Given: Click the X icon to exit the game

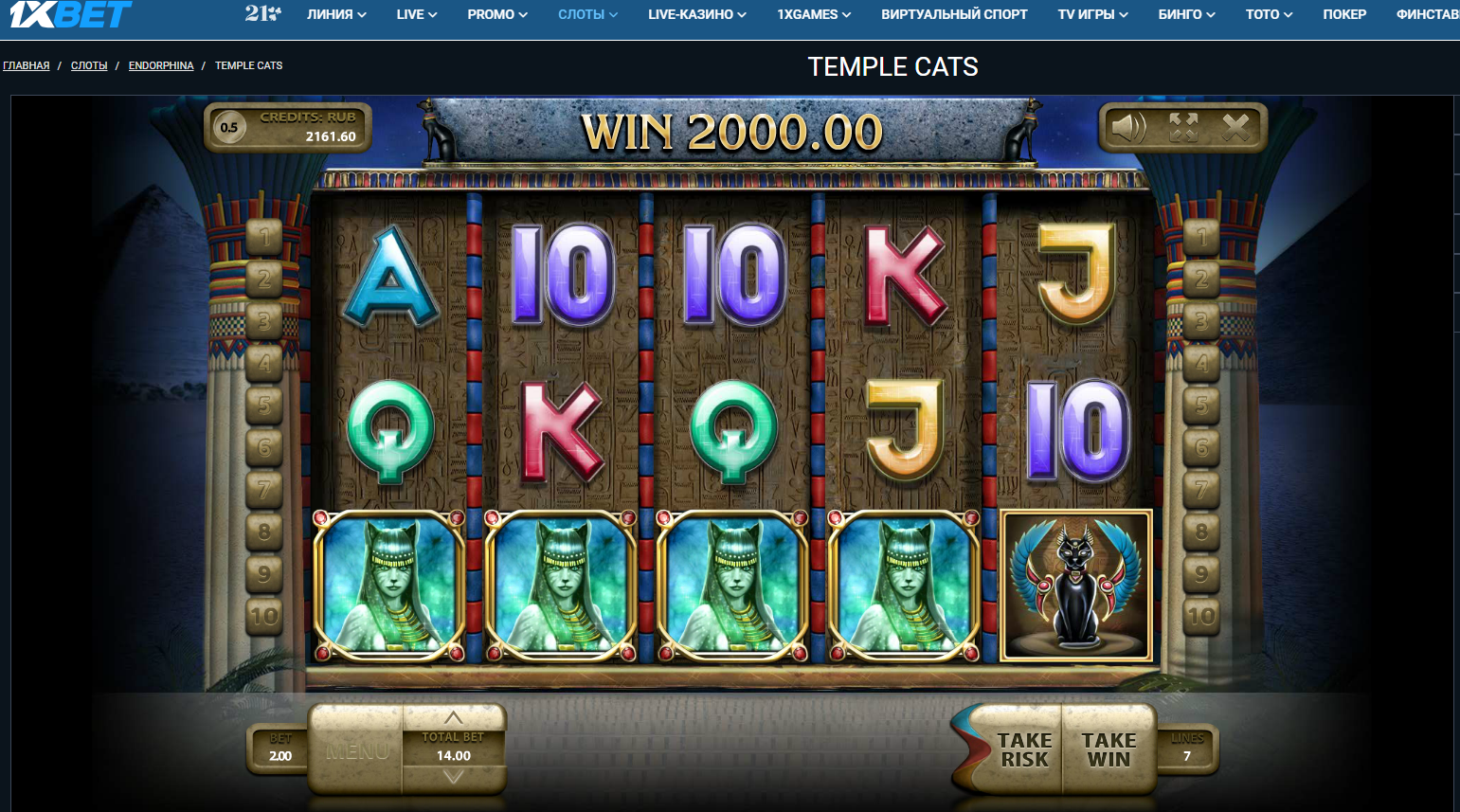Looking at the screenshot, I should (1234, 128).
